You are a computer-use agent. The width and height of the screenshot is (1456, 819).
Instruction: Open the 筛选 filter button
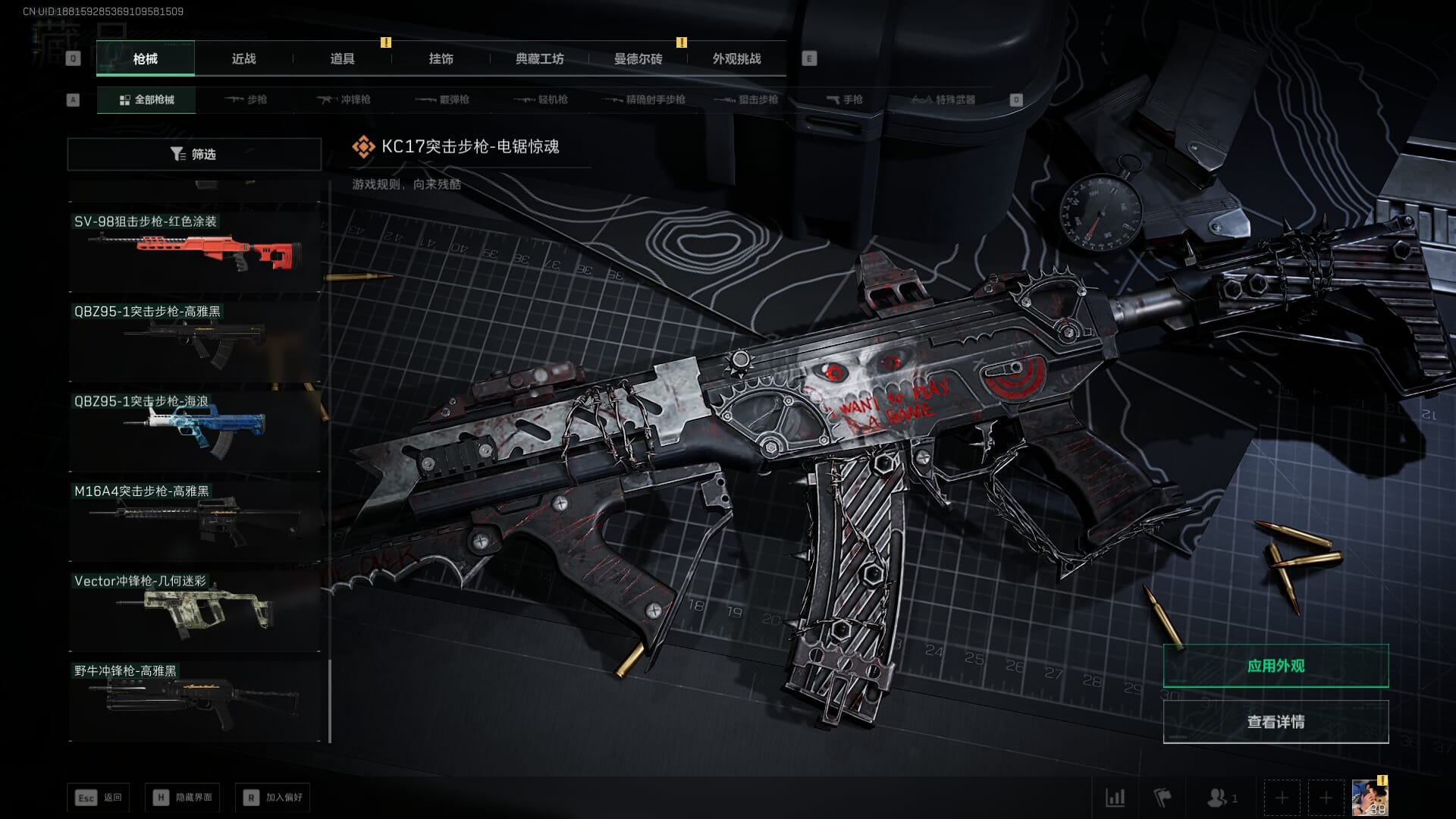194,154
